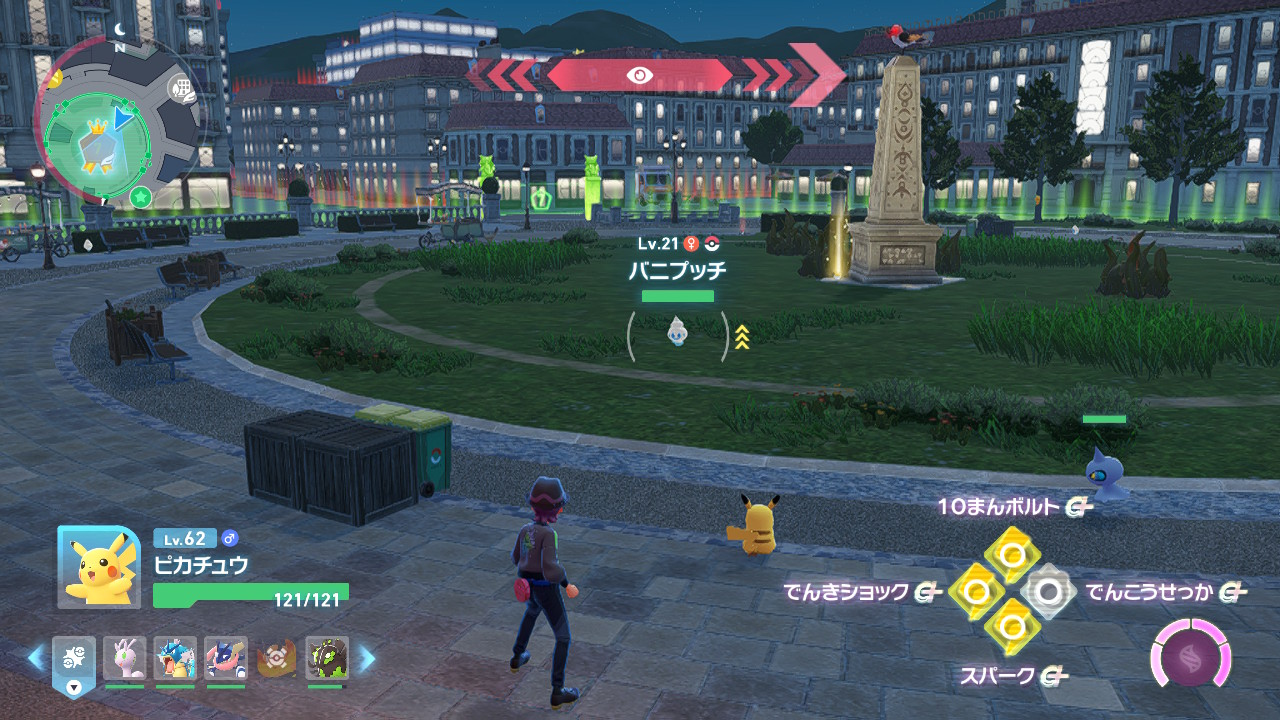The width and height of the screenshot is (1280, 720).
Task: Click the left arrow beside the party bar
Action: pos(36,658)
